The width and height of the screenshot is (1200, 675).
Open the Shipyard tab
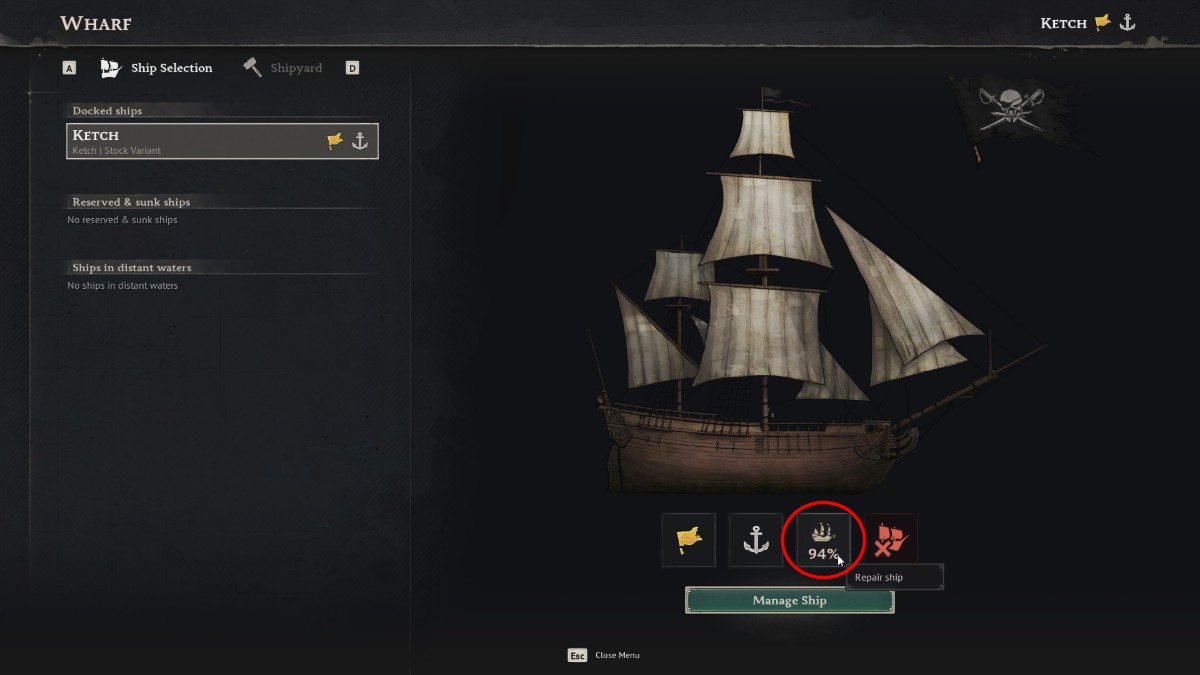283,68
